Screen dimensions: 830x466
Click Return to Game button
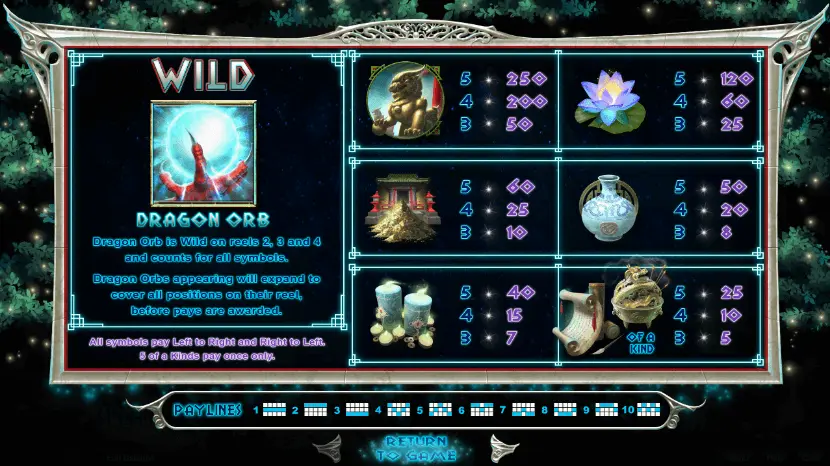(414, 449)
